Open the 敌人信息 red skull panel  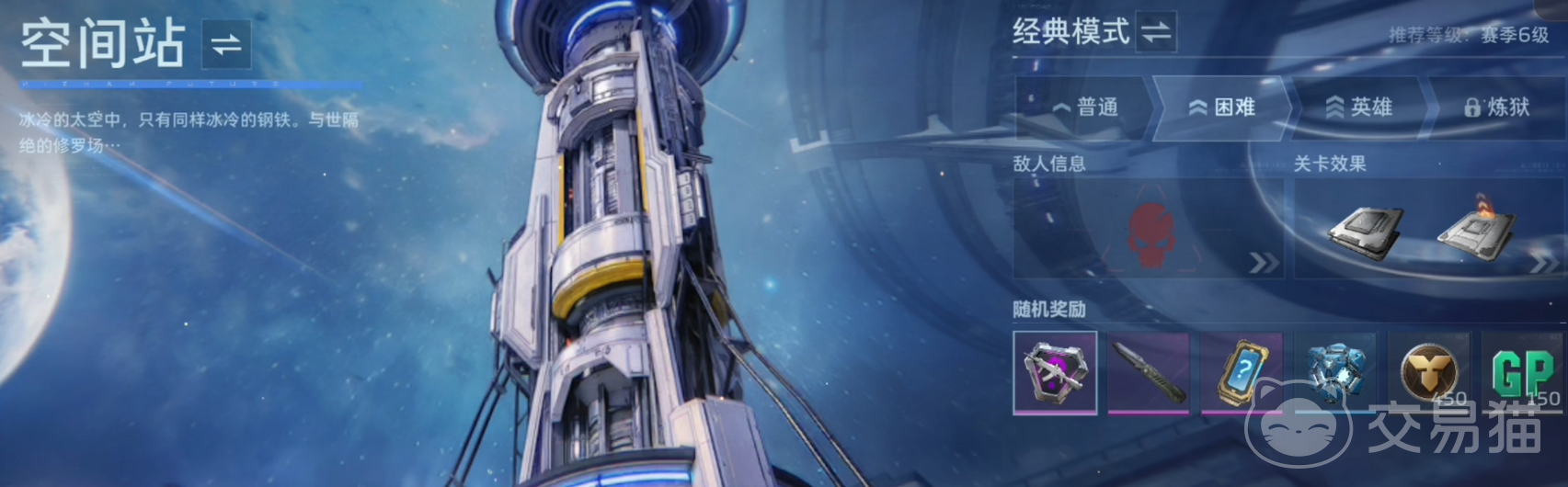click(1148, 229)
